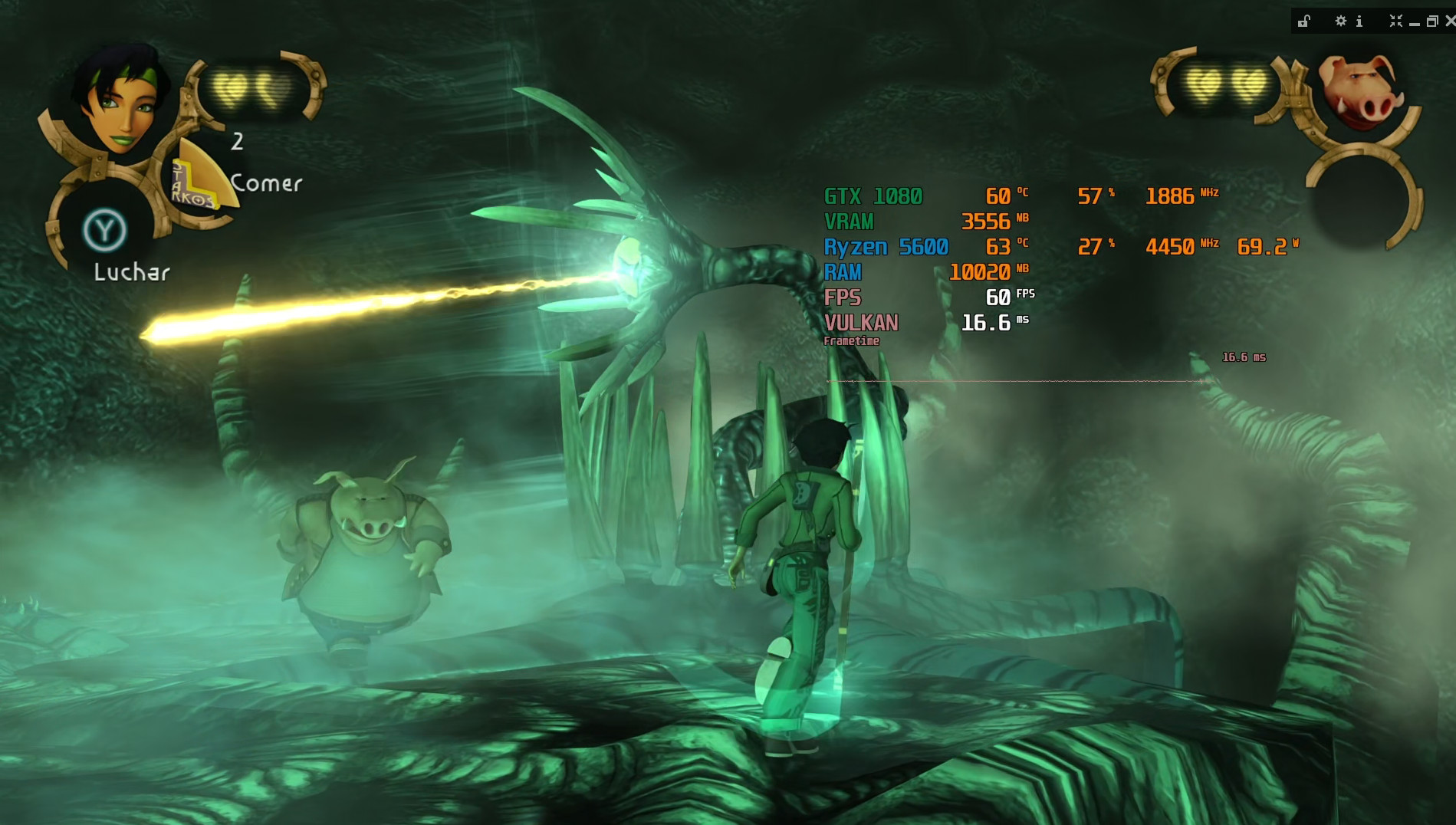Exit fullscreen with the inward arrows button

pyautogui.click(x=1395, y=21)
